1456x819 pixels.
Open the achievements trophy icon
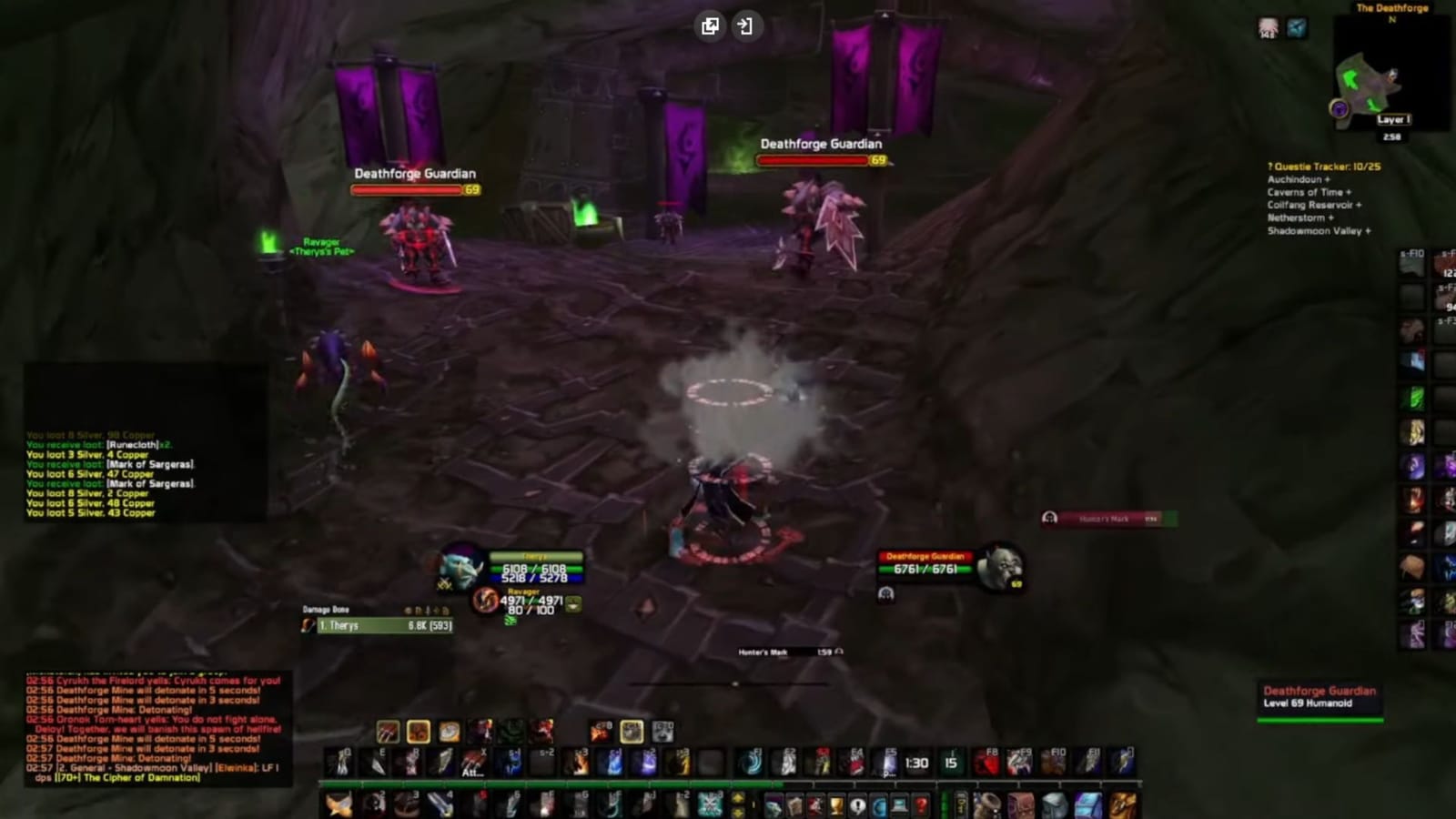tap(837, 804)
